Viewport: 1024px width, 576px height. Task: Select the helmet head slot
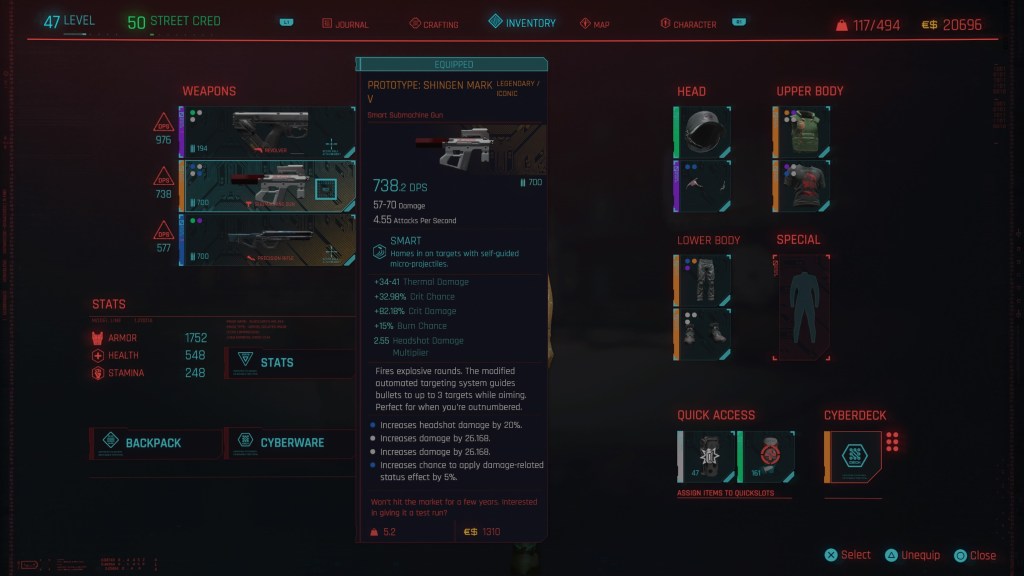704,131
